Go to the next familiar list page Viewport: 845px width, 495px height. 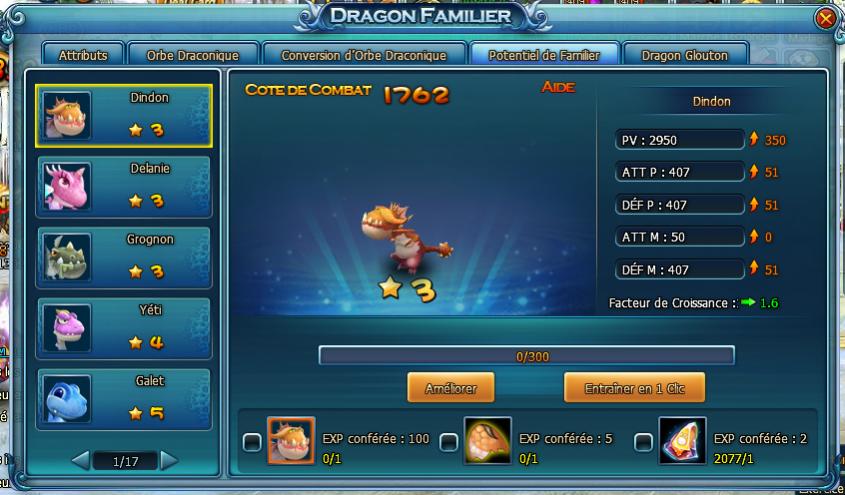click(169, 461)
